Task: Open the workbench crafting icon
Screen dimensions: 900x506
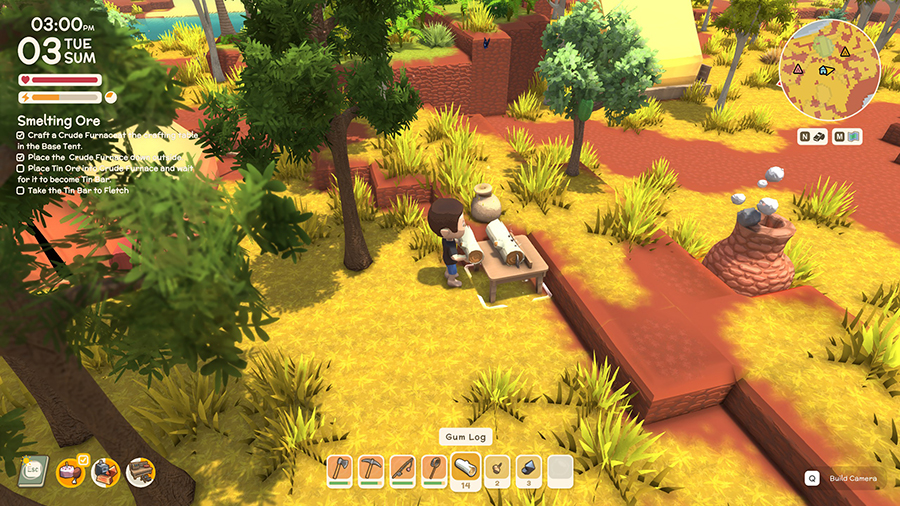Action: 140,472
